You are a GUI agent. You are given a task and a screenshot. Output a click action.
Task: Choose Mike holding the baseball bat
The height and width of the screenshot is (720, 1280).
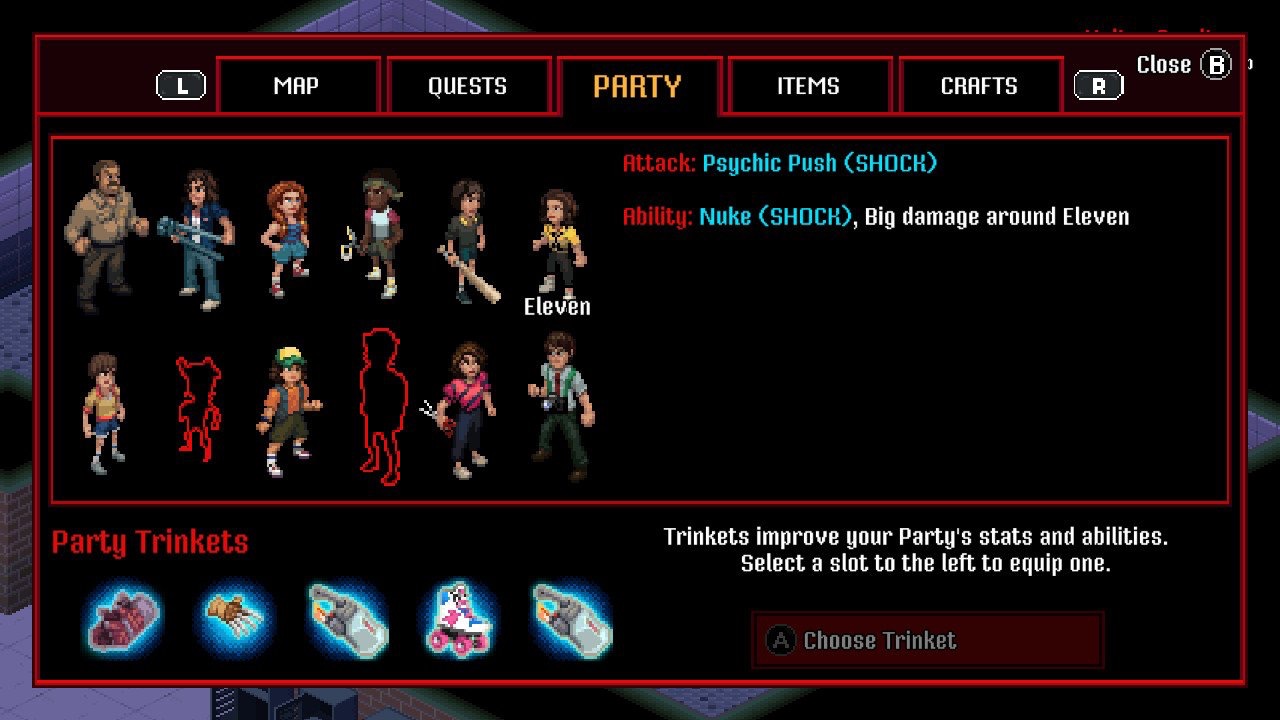466,240
